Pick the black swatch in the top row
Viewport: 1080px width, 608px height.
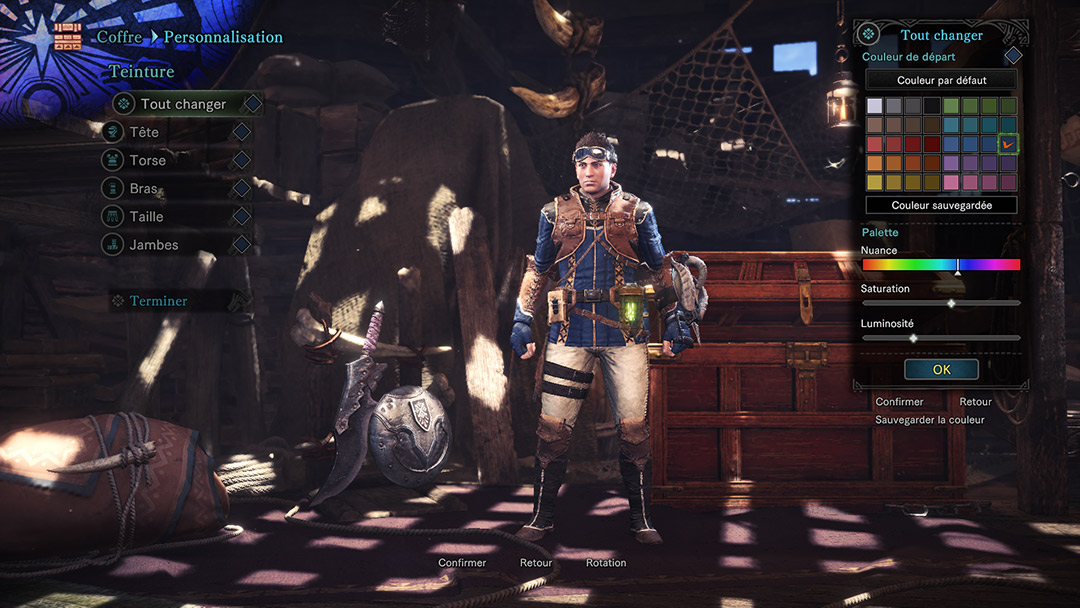coord(932,106)
